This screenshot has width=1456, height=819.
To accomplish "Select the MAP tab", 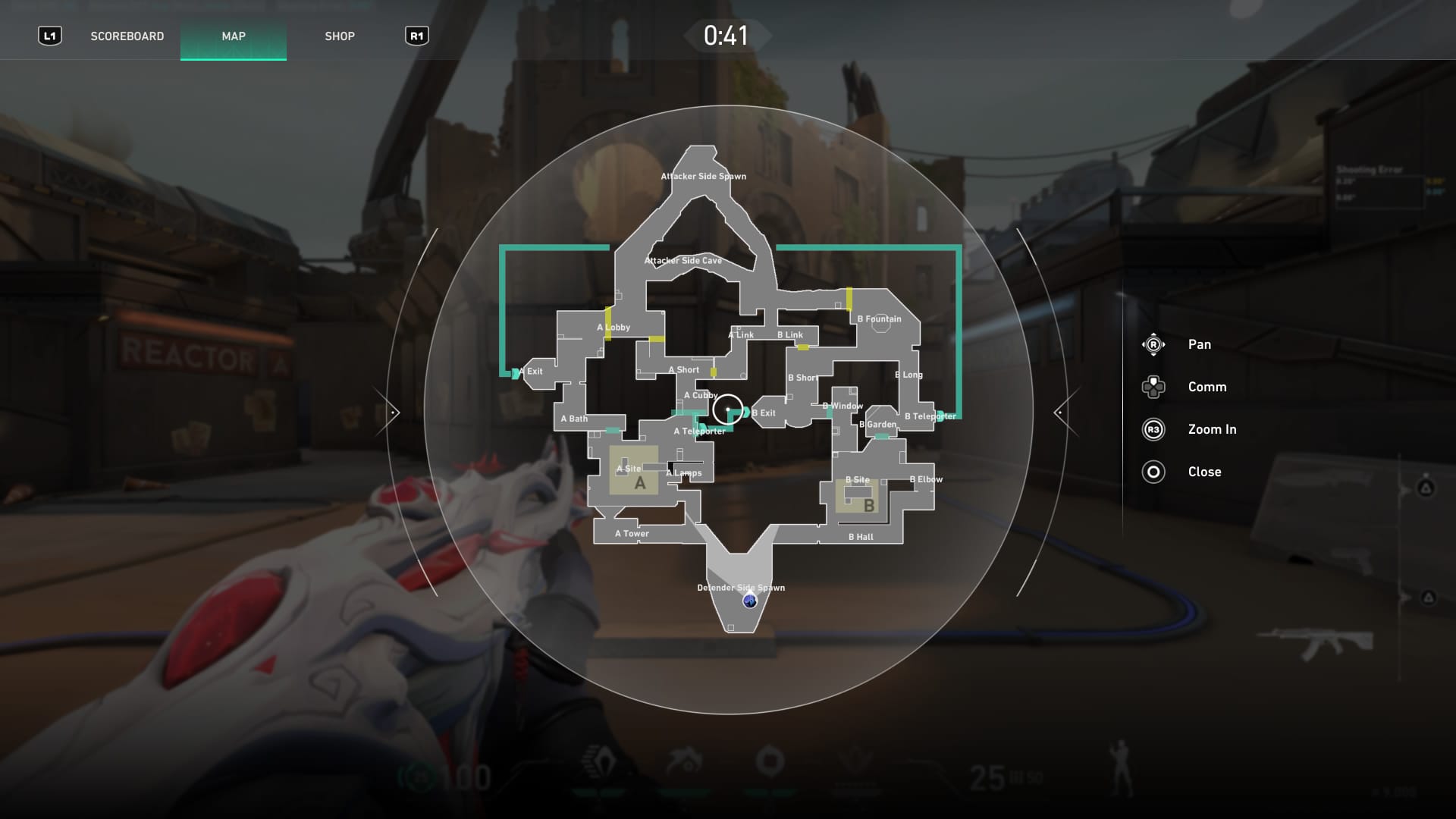I will 233,35.
